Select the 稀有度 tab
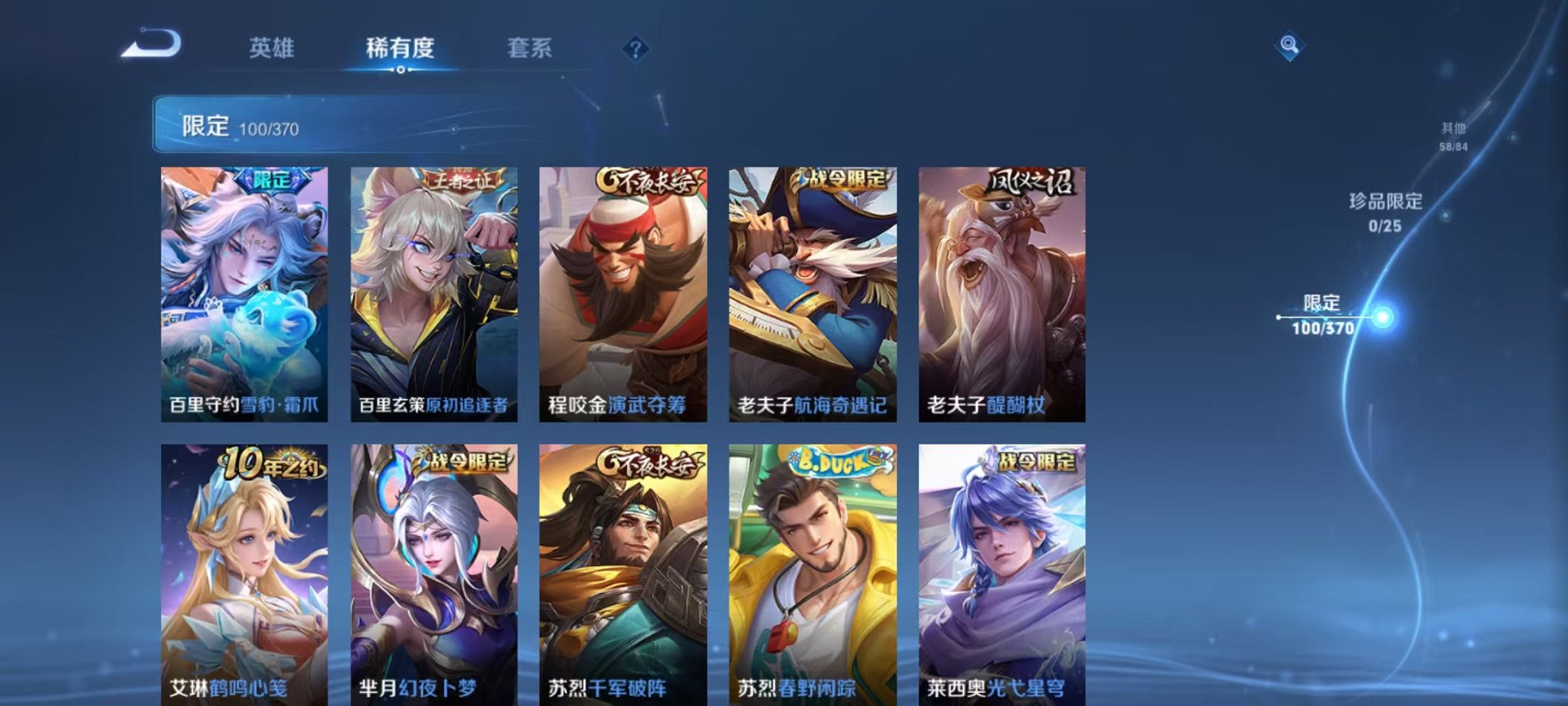The image size is (1568, 706). click(400, 48)
